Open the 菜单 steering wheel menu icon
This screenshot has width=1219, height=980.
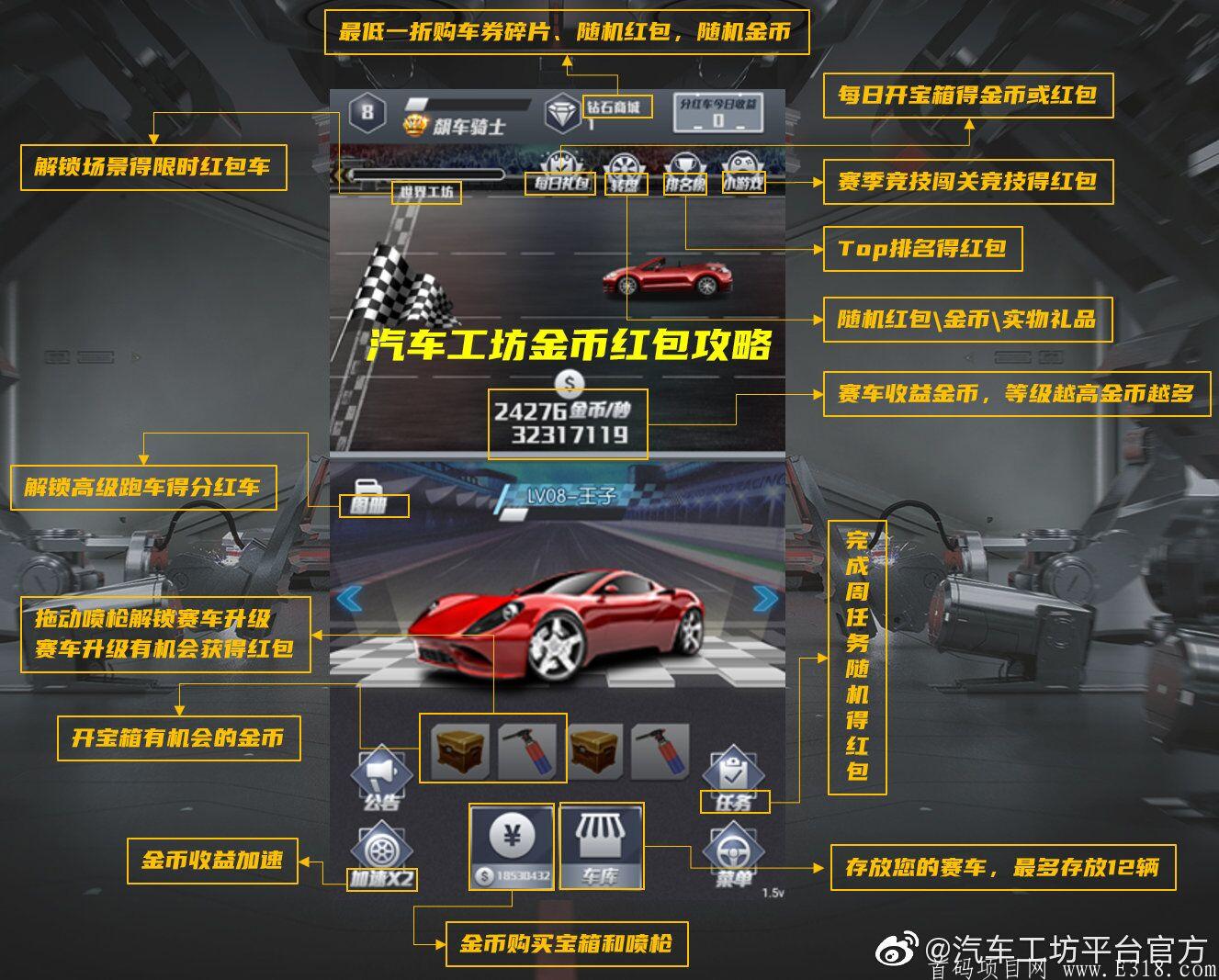pyautogui.click(x=732, y=850)
